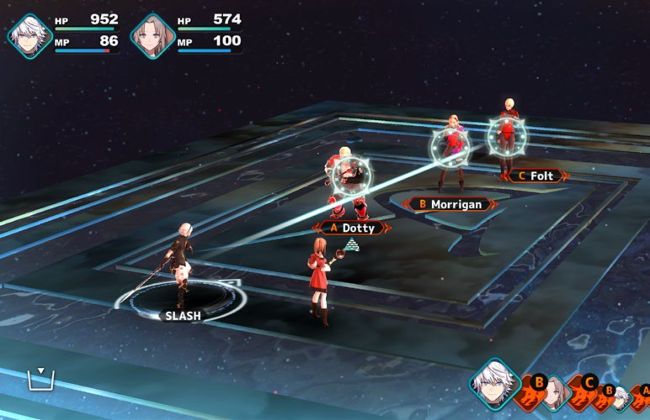Image resolution: width=650 pixels, height=420 pixels.
Task: Select the brown-haired heroine's party portrait
Action: coord(152,35)
